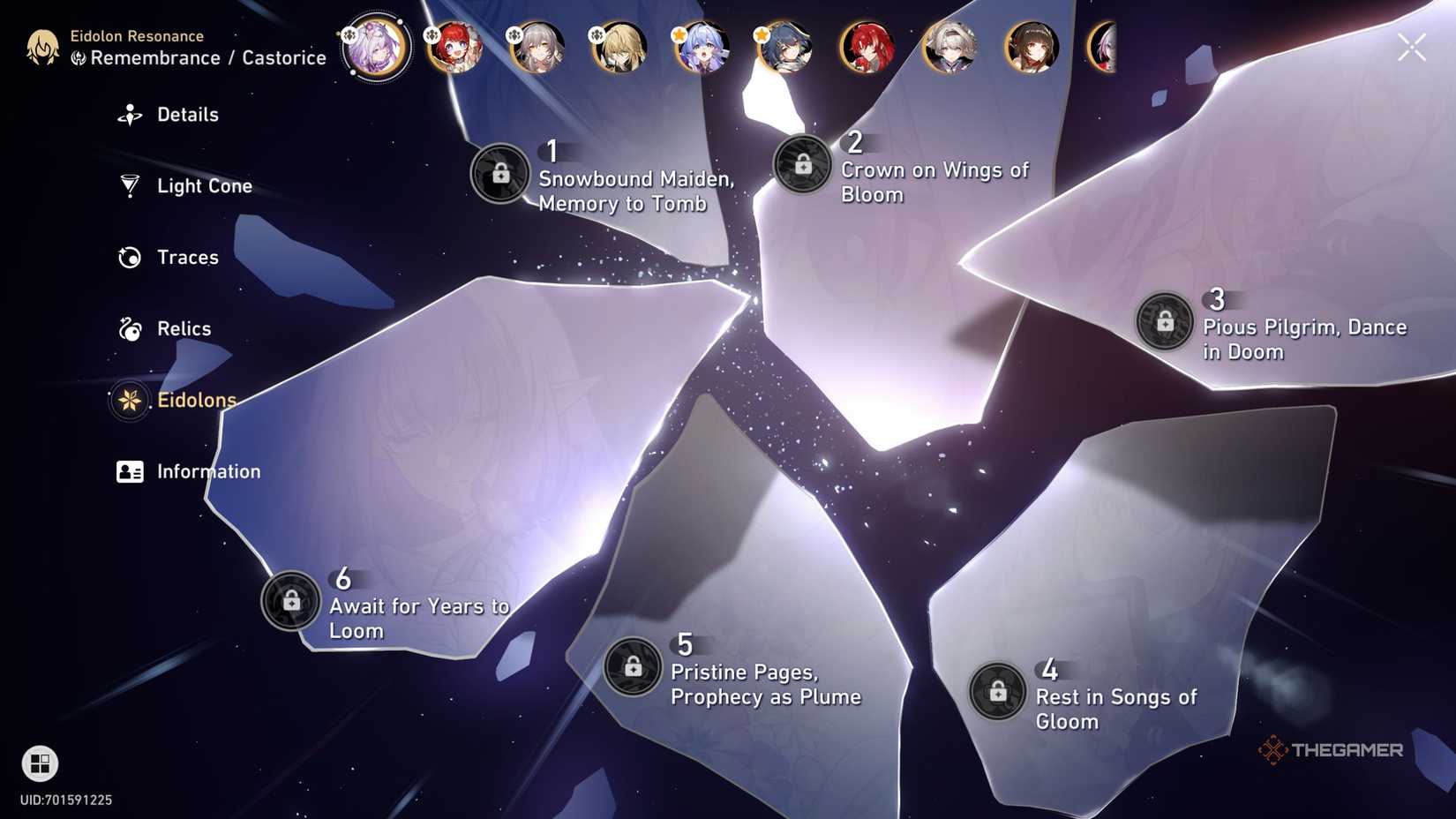Open the Light Cone funnel icon
This screenshot has height=819, width=1456.
[130, 185]
